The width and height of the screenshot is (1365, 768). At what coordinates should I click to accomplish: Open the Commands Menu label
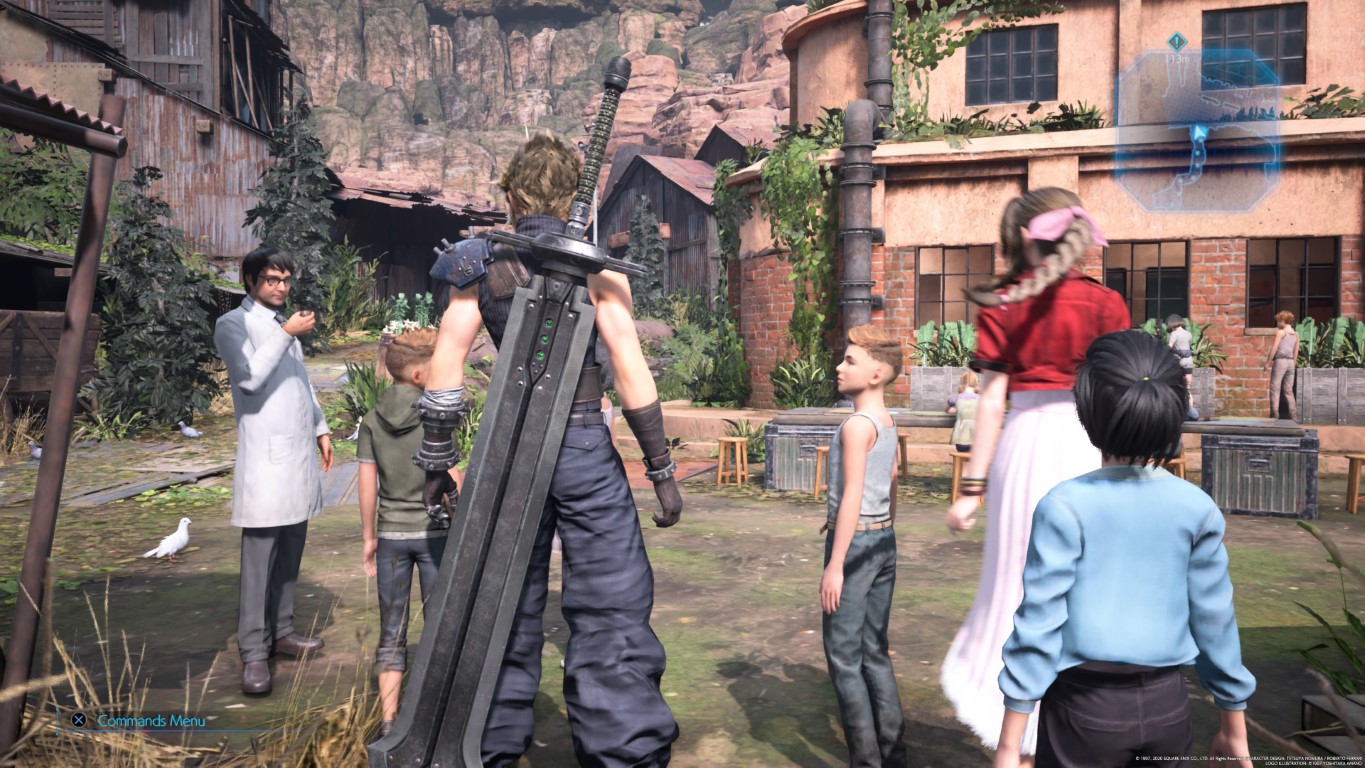tap(151, 721)
